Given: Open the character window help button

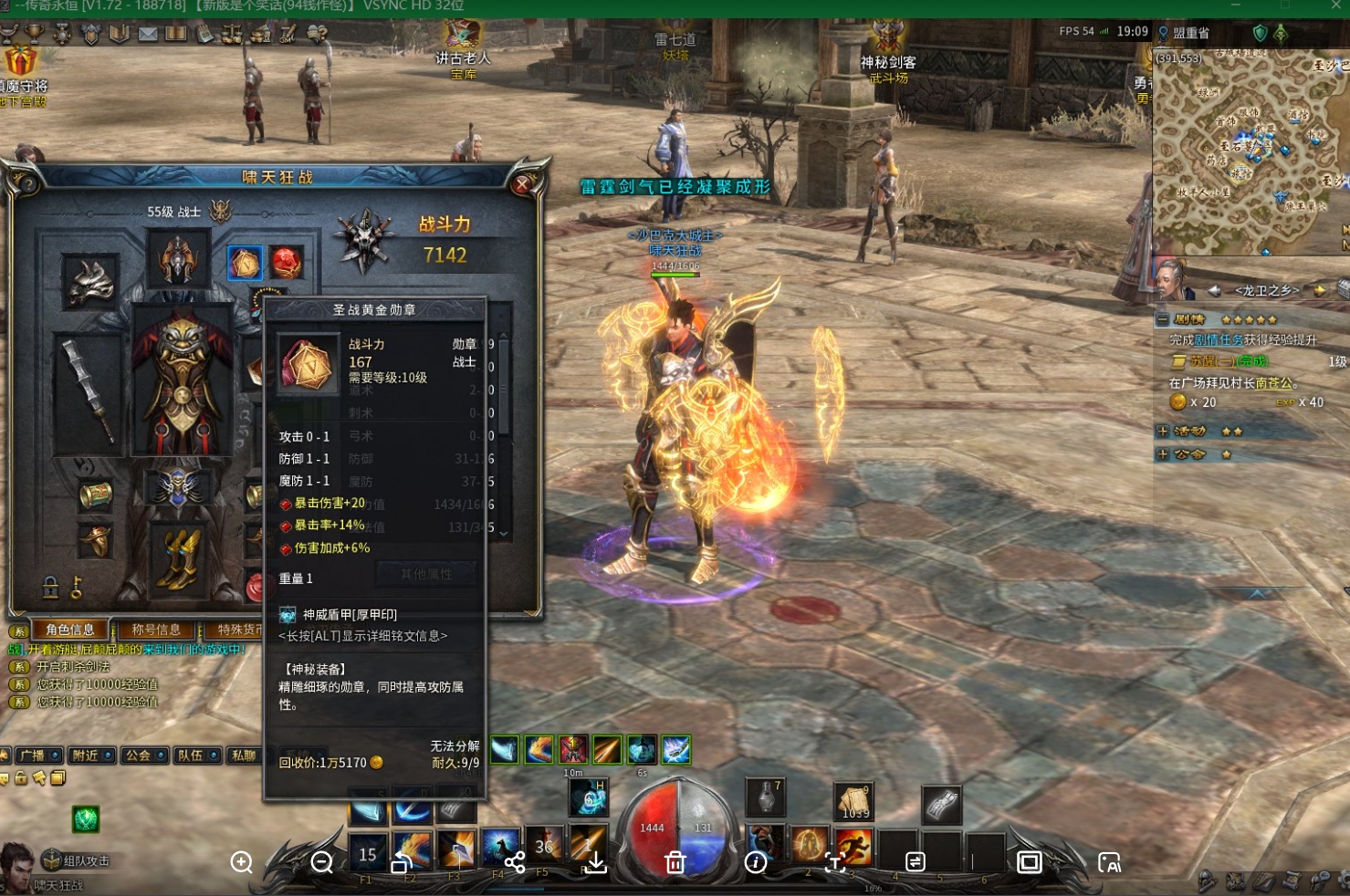Looking at the screenshot, I should pyautogui.click(x=27, y=184).
